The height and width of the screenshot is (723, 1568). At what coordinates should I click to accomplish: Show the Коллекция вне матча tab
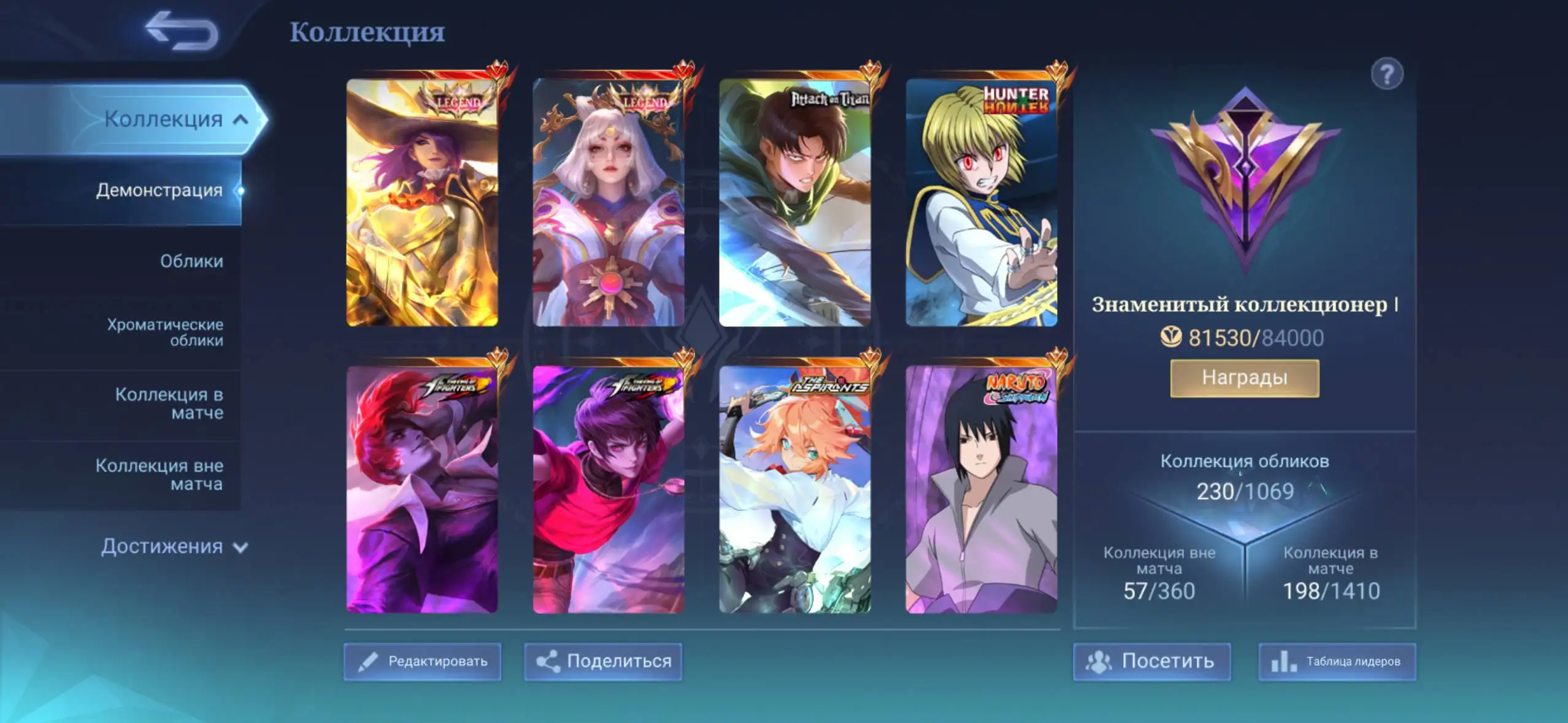159,474
